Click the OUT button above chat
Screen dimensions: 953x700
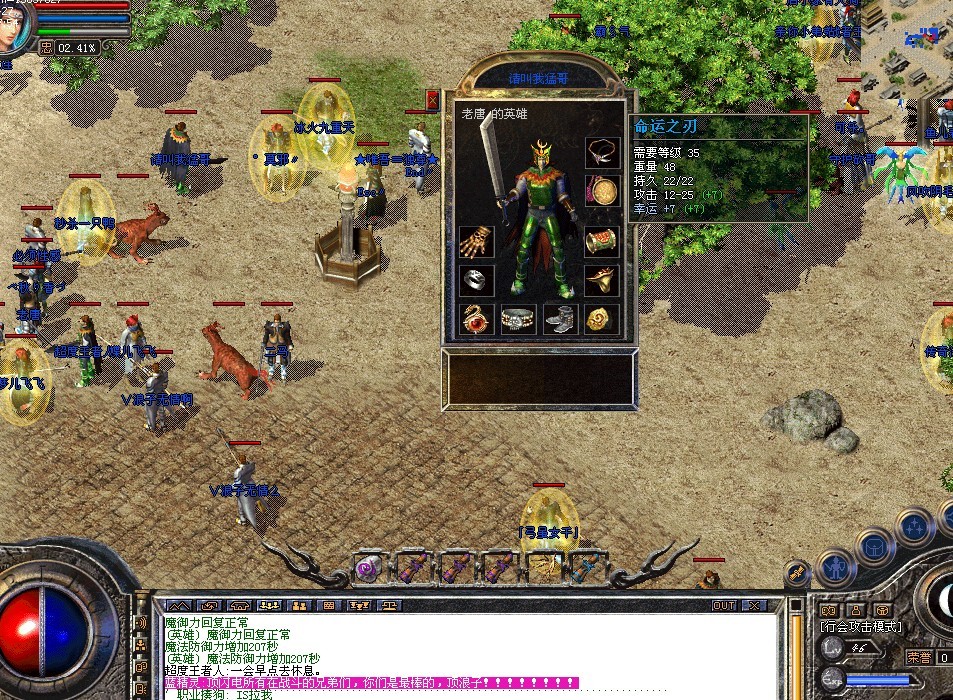coord(723,606)
